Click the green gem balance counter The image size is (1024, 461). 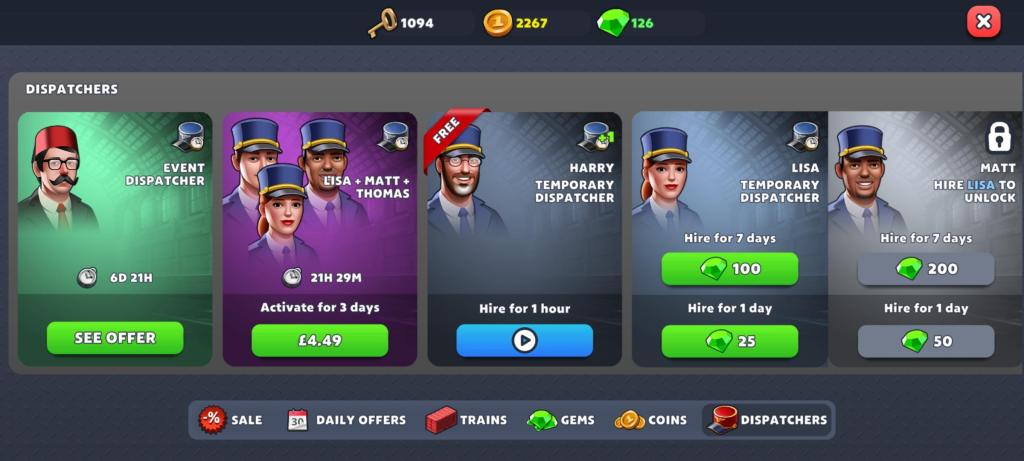[625, 22]
